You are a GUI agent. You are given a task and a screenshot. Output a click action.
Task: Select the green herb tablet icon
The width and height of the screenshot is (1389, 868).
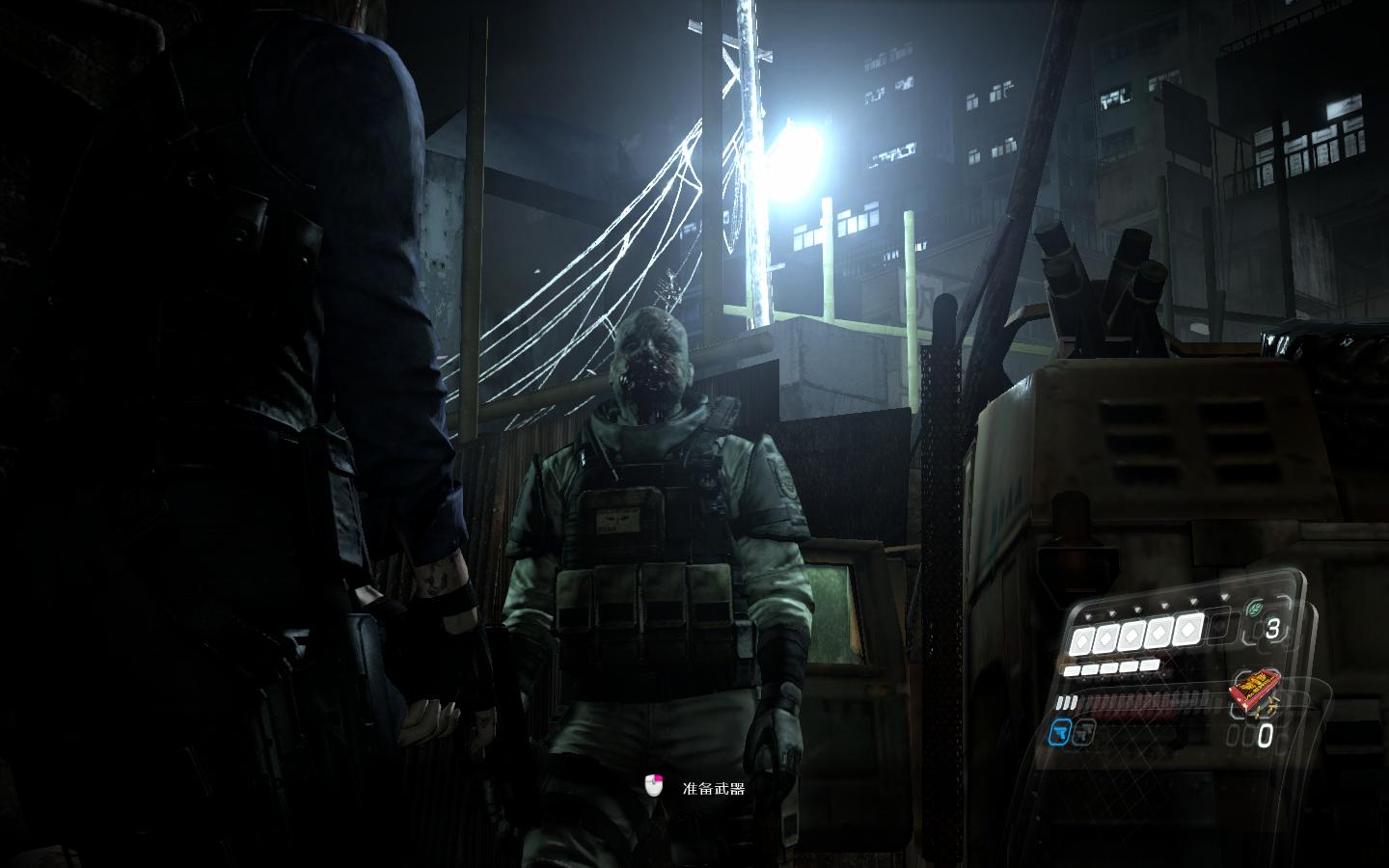pyautogui.click(x=1255, y=610)
